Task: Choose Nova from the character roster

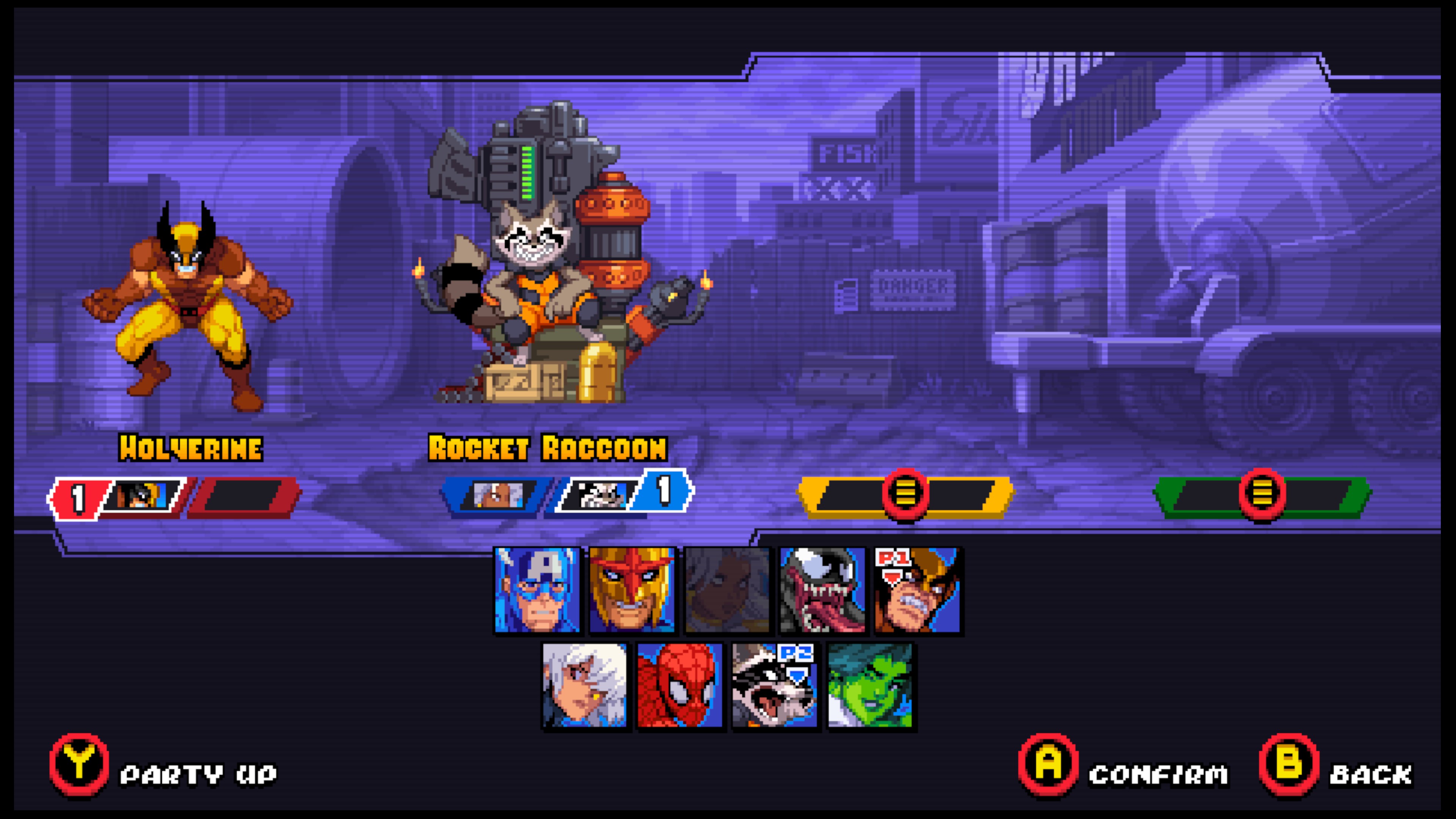Action: coord(632,590)
